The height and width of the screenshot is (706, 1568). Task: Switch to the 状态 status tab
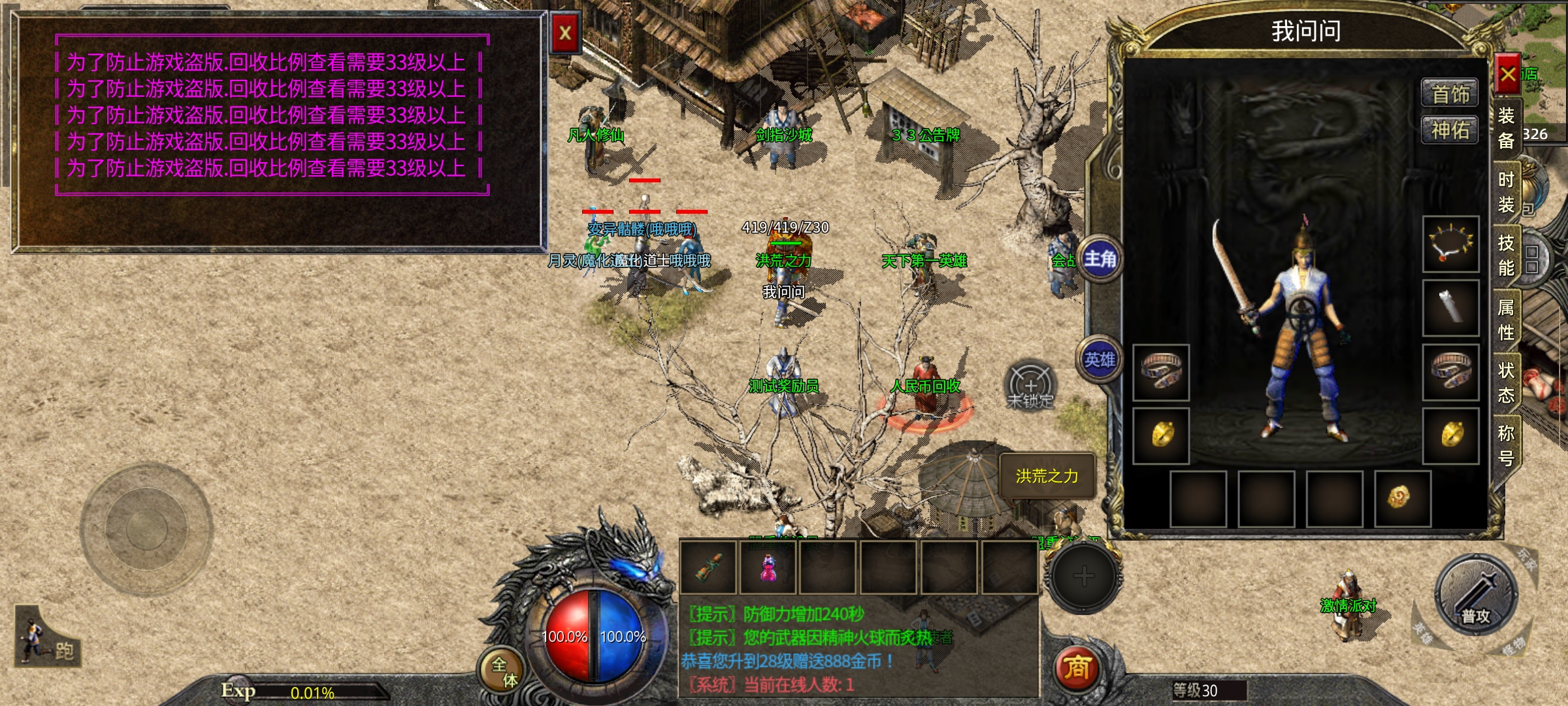point(1506,383)
